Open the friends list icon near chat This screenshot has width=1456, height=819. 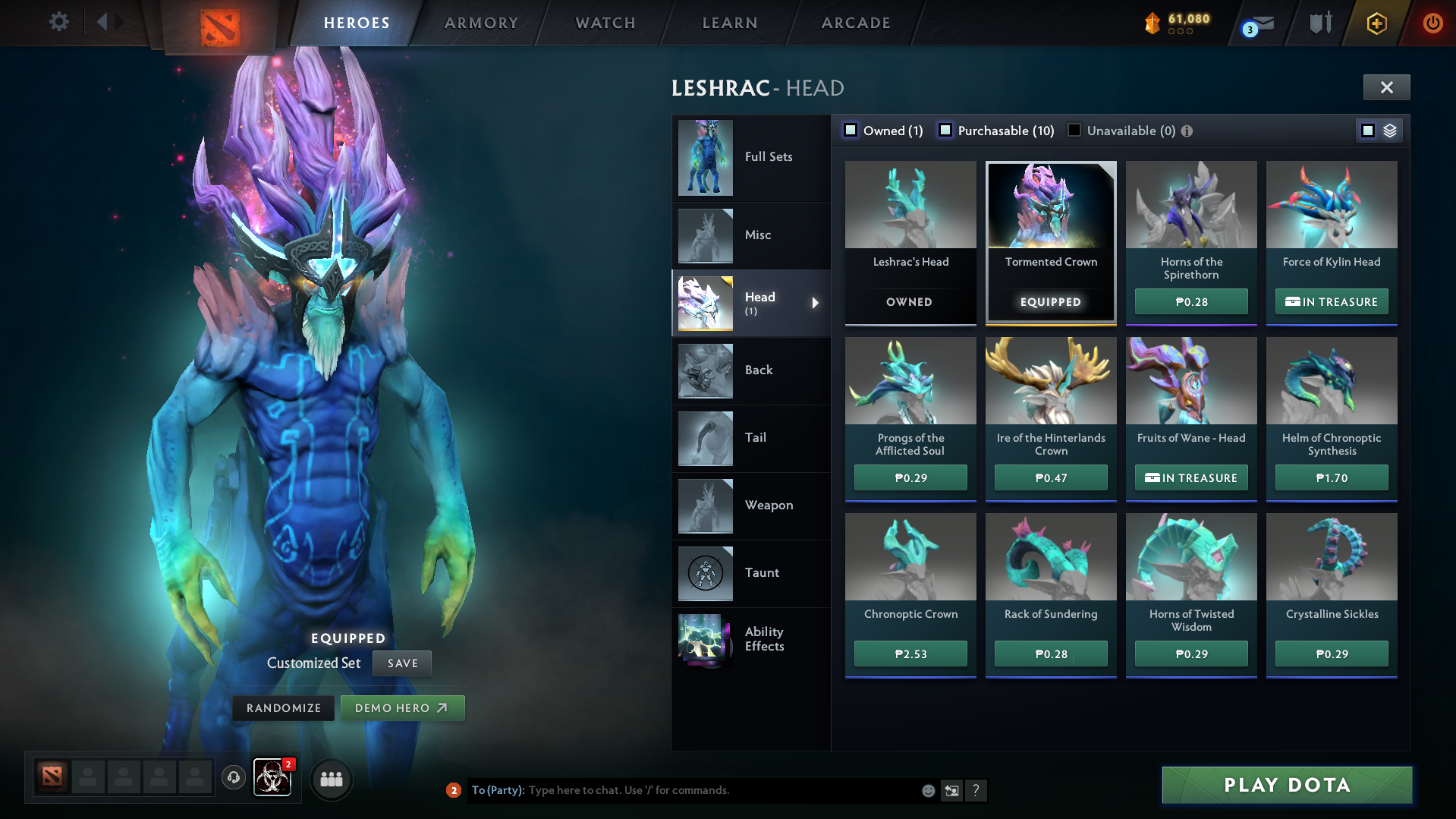(x=331, y=779)
